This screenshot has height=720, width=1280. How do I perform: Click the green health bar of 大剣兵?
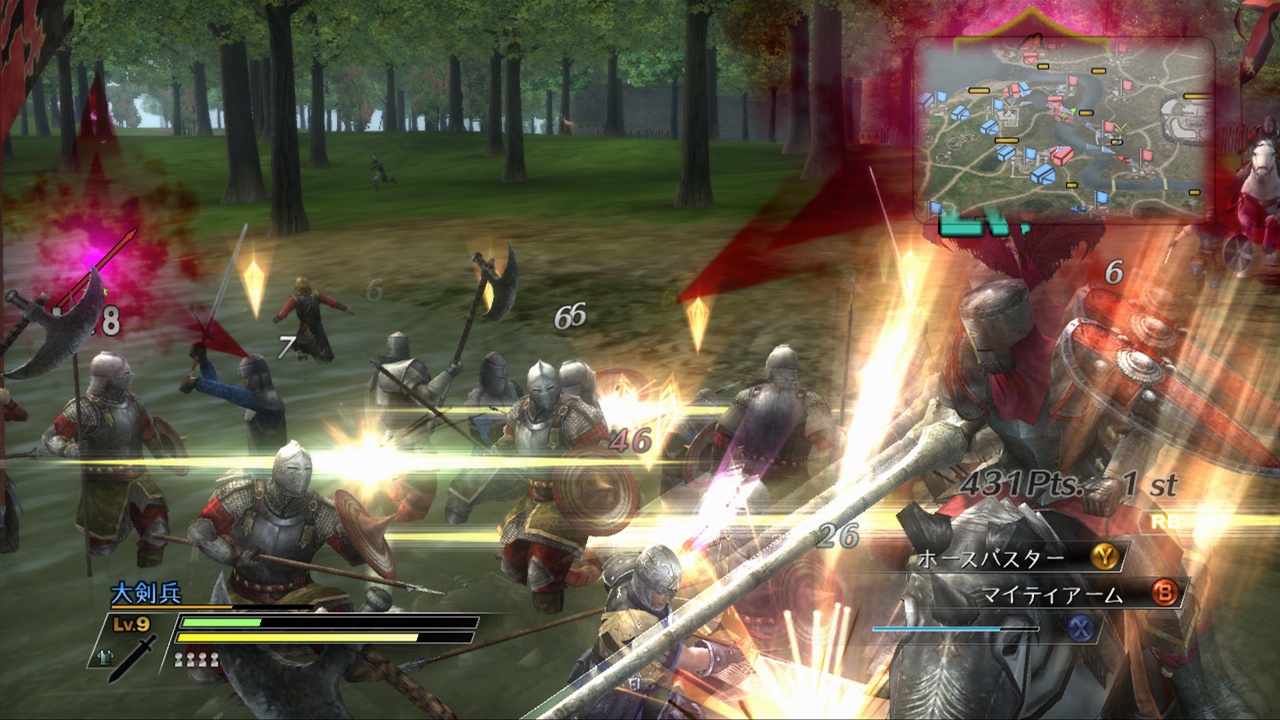point(220,621)
